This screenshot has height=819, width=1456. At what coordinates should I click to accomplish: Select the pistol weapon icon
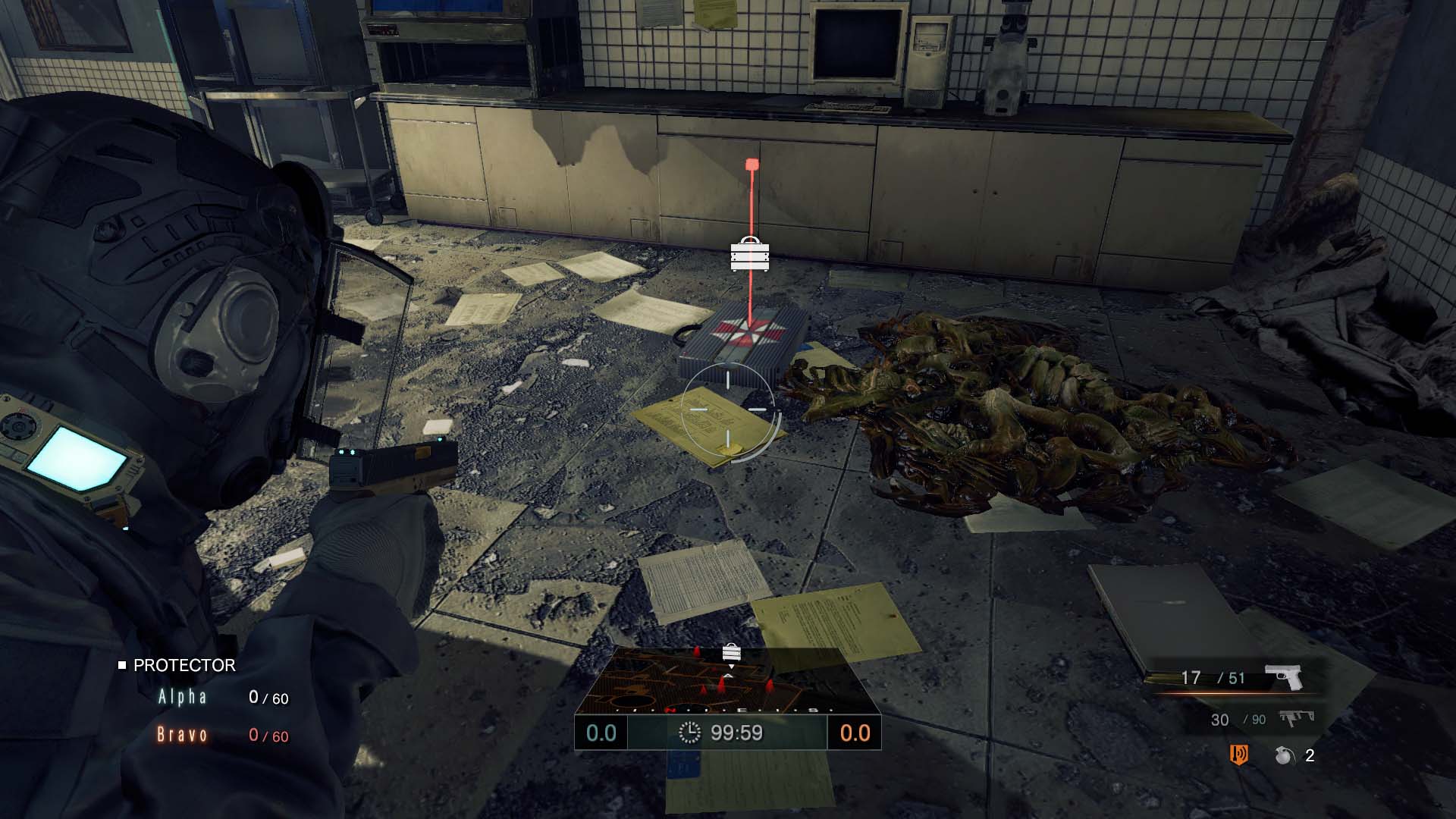1283,676
